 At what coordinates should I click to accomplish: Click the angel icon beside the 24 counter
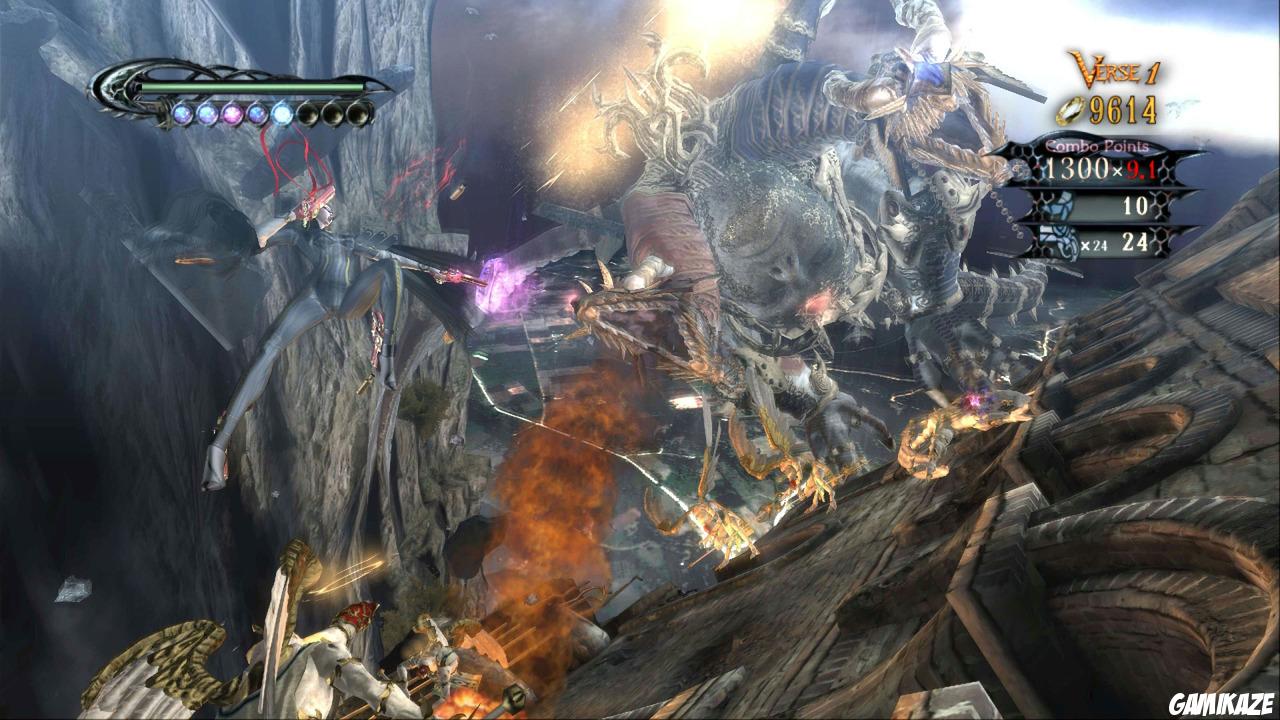1057,240
